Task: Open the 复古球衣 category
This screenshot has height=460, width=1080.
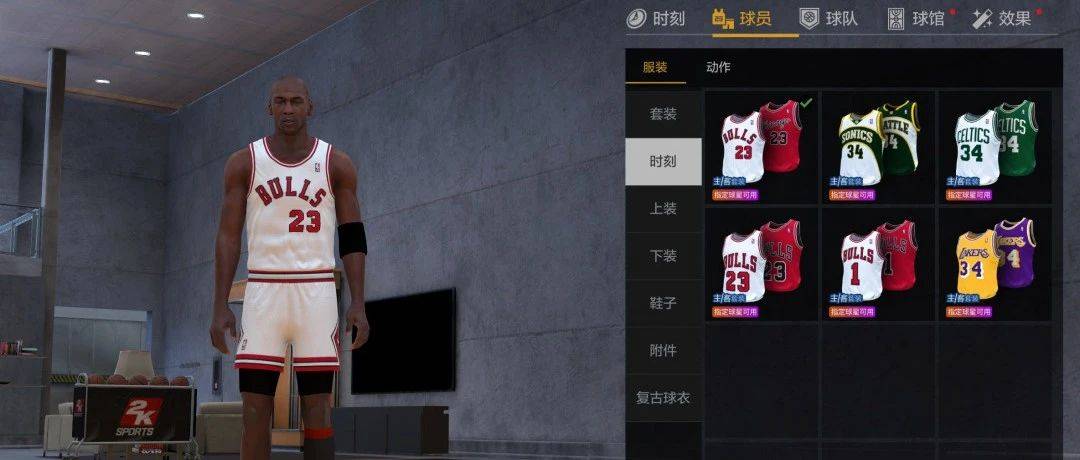Action: pos(663,398)
